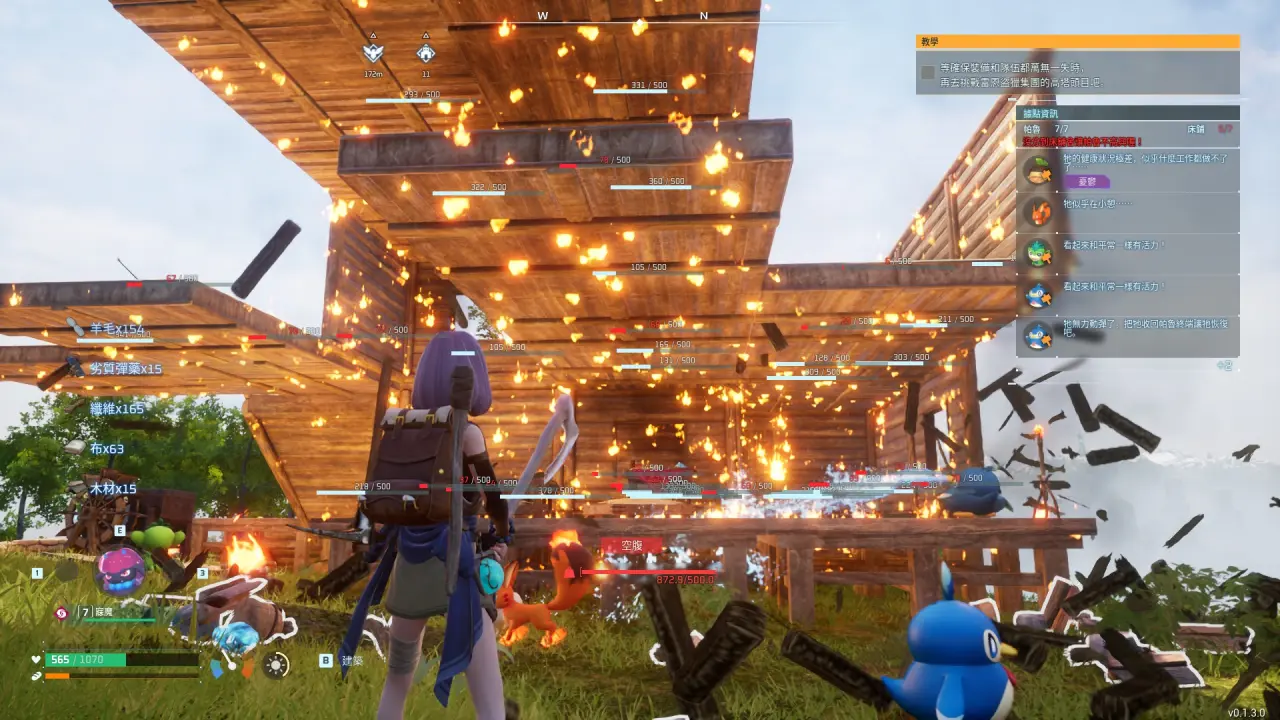This screenshot has width=1280, height=720.
Task: Click the 憂鬱 status tag
Action: coord(1087,181)
